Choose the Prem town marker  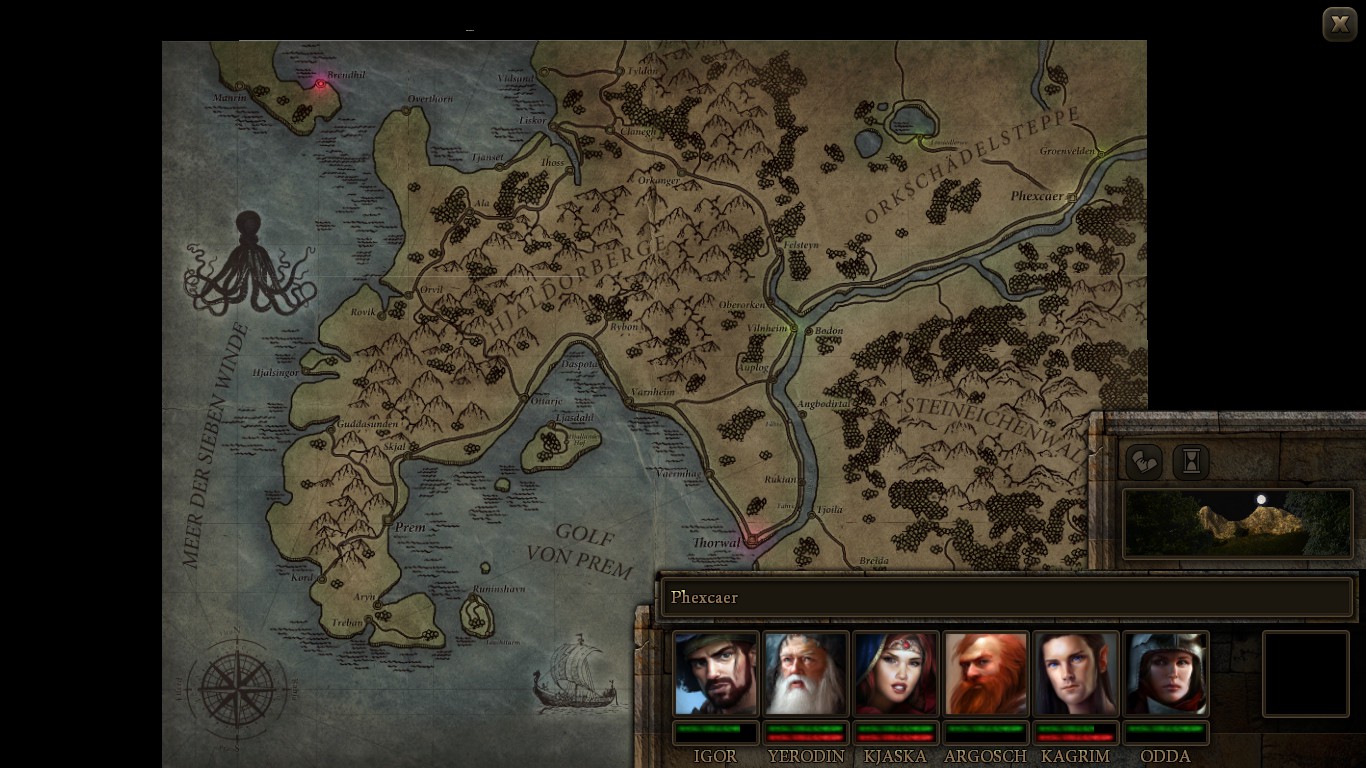[x=388, y=520]
